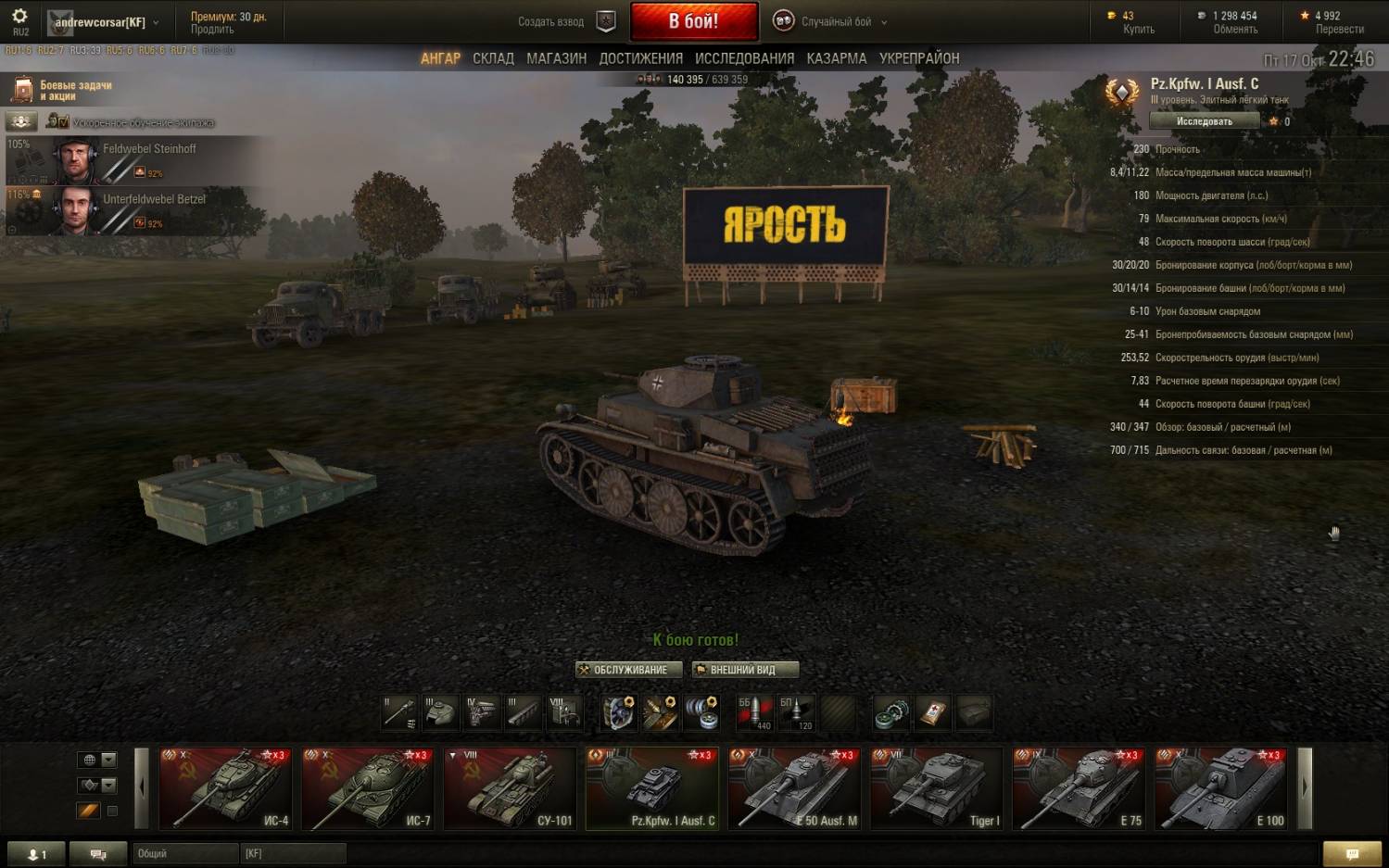The image size is (1389, 868).
Task: Open the Случайный бой battle mode dropdown
Action: pyautogui.click(x=836, y=21)
